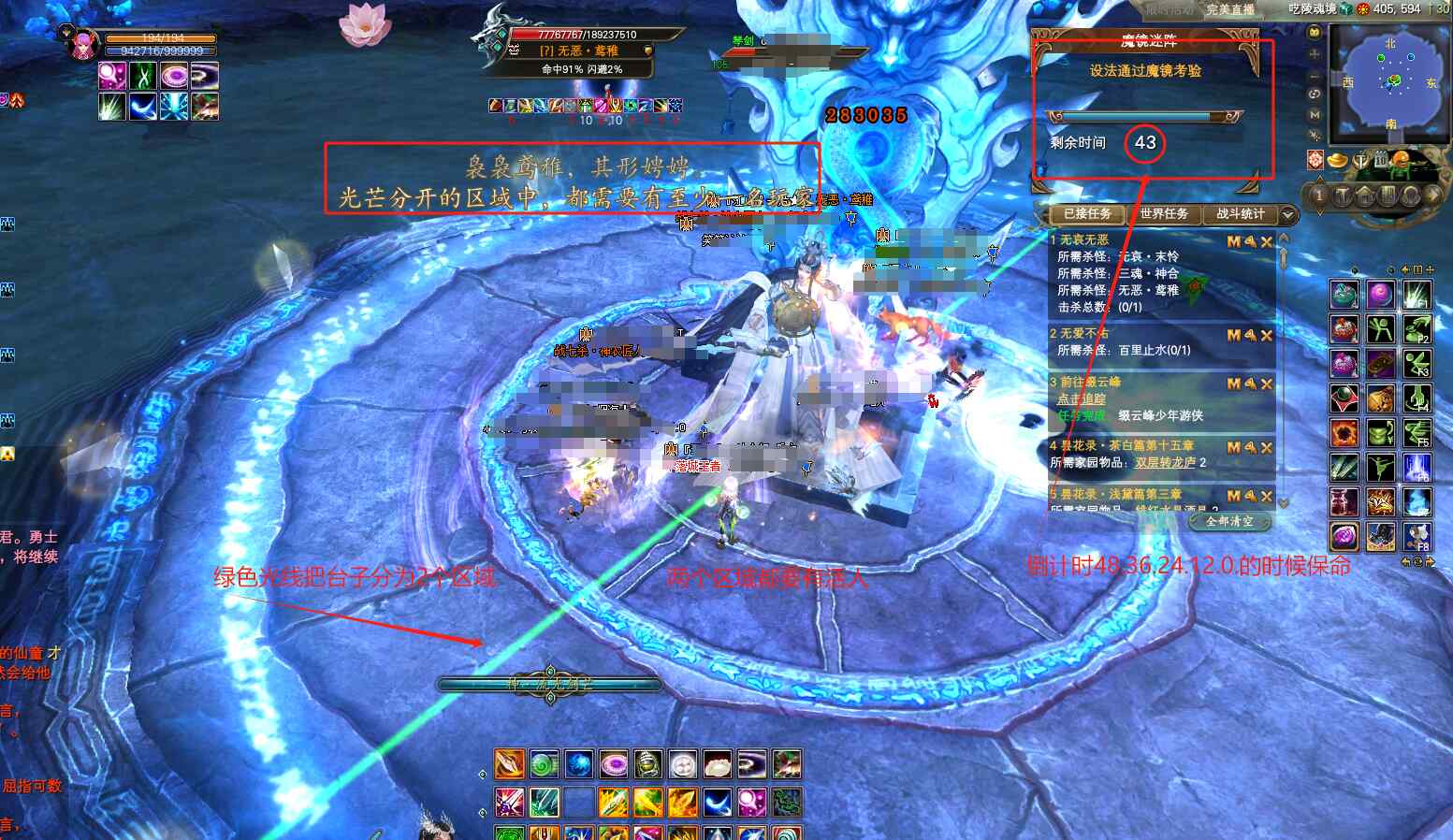Screen dimensions: 1453x840
Task: Expand the quest panel dropdown arrow
Action: pyautogui.click(x=1288, y=214)
